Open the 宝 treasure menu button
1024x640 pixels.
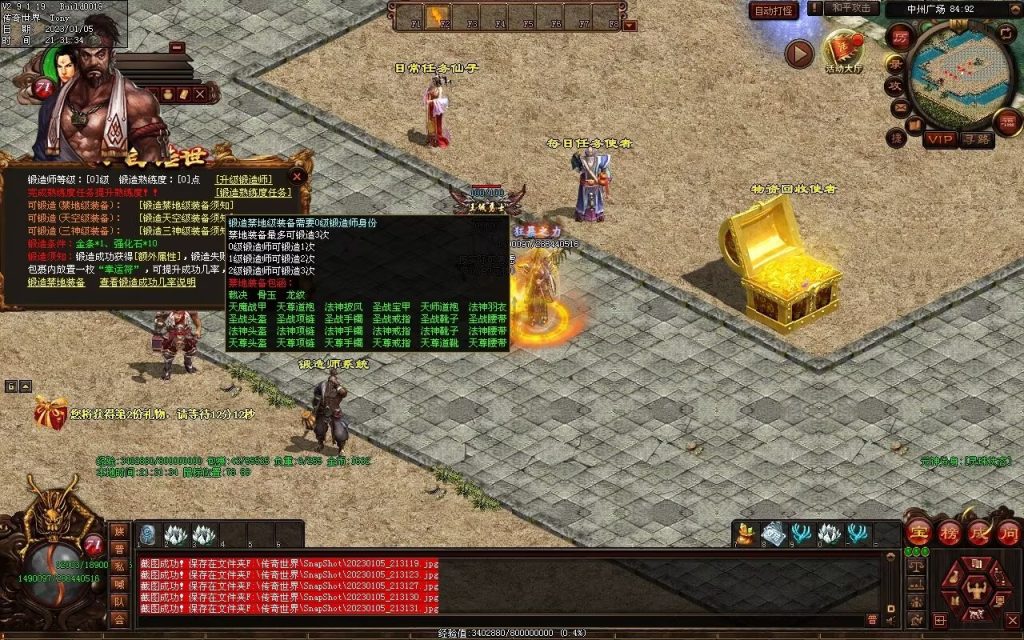[x=919, y=531]
